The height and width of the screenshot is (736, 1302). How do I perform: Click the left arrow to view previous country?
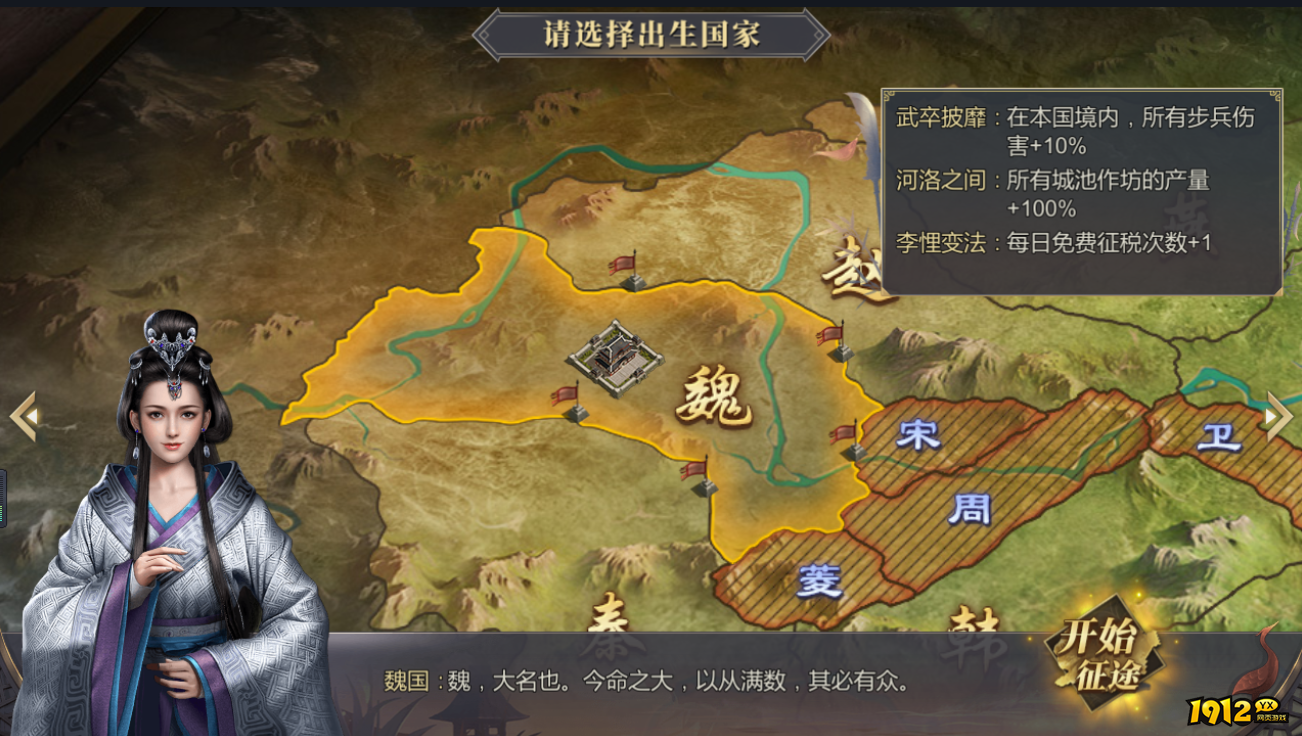click(22, 417)
